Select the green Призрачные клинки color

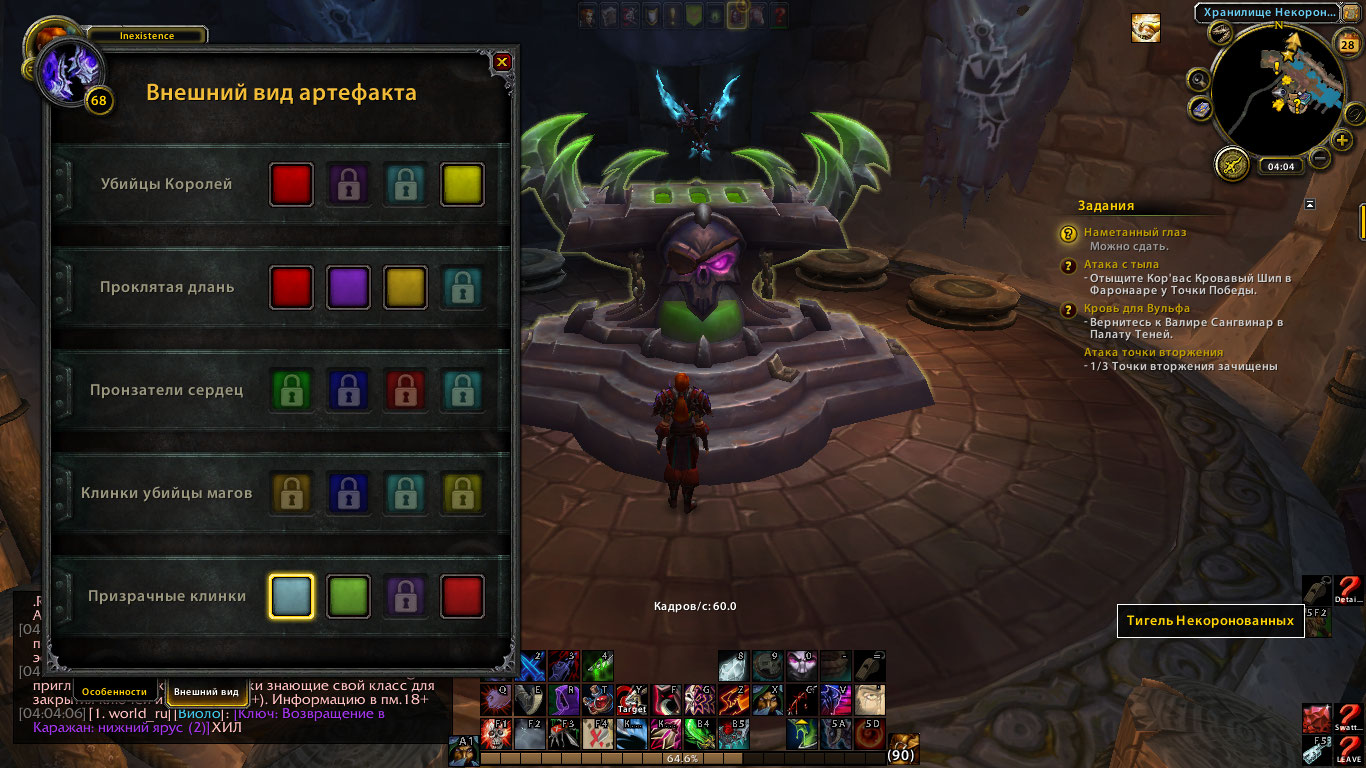tap(349, 597)
